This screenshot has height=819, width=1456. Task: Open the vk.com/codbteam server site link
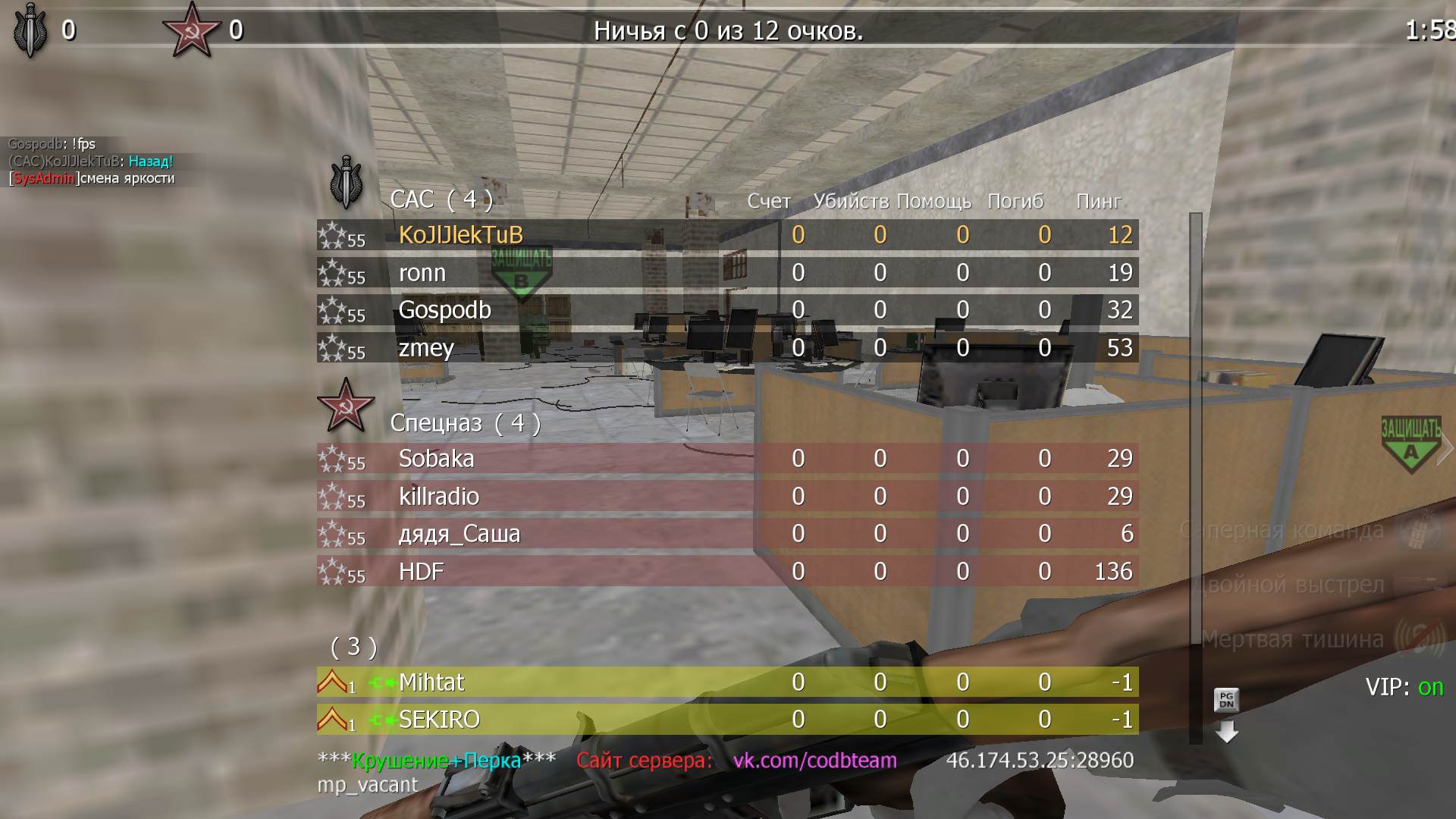point(814,761)
